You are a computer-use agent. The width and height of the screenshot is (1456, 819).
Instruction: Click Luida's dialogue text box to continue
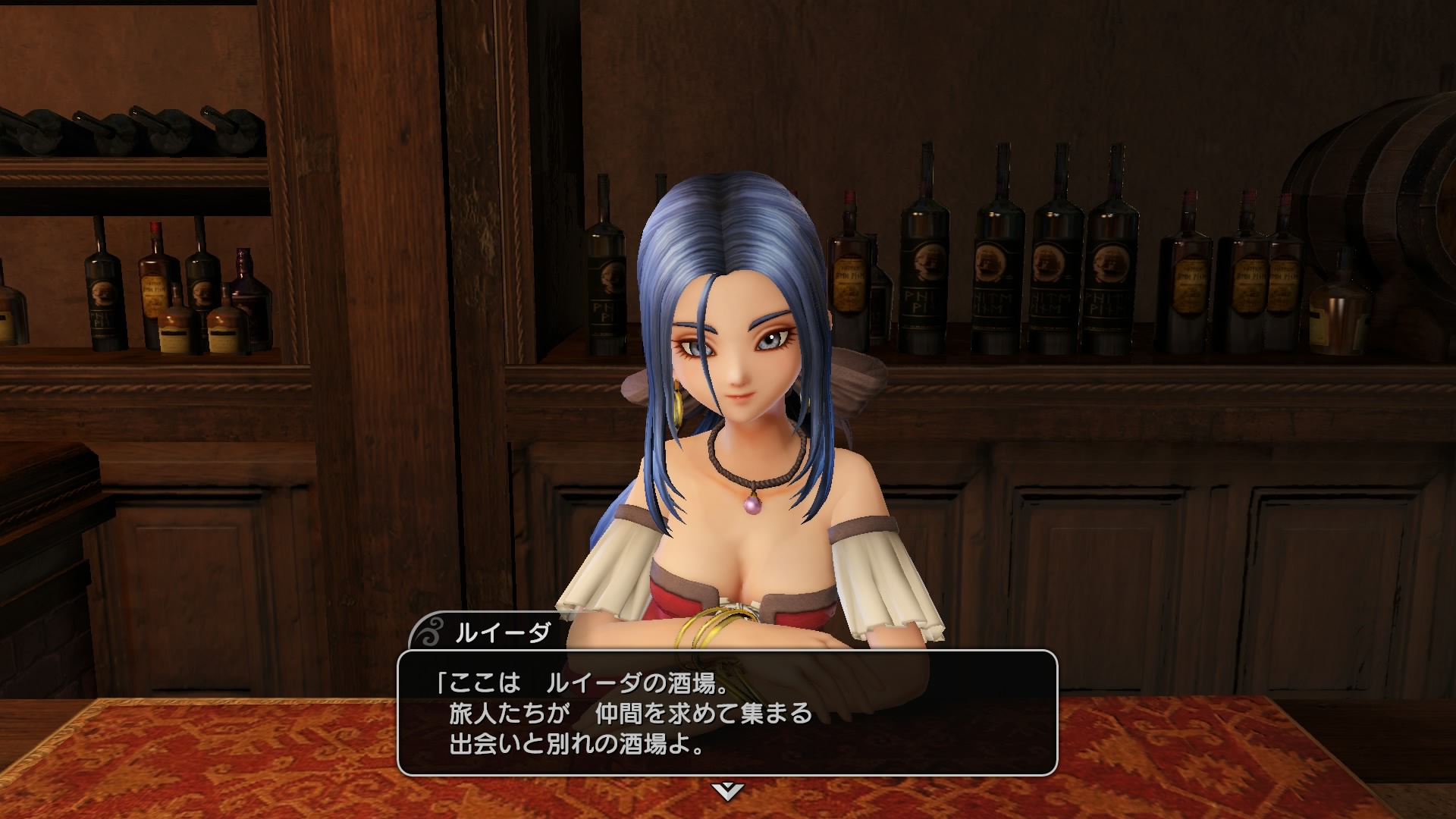(727, 711)
